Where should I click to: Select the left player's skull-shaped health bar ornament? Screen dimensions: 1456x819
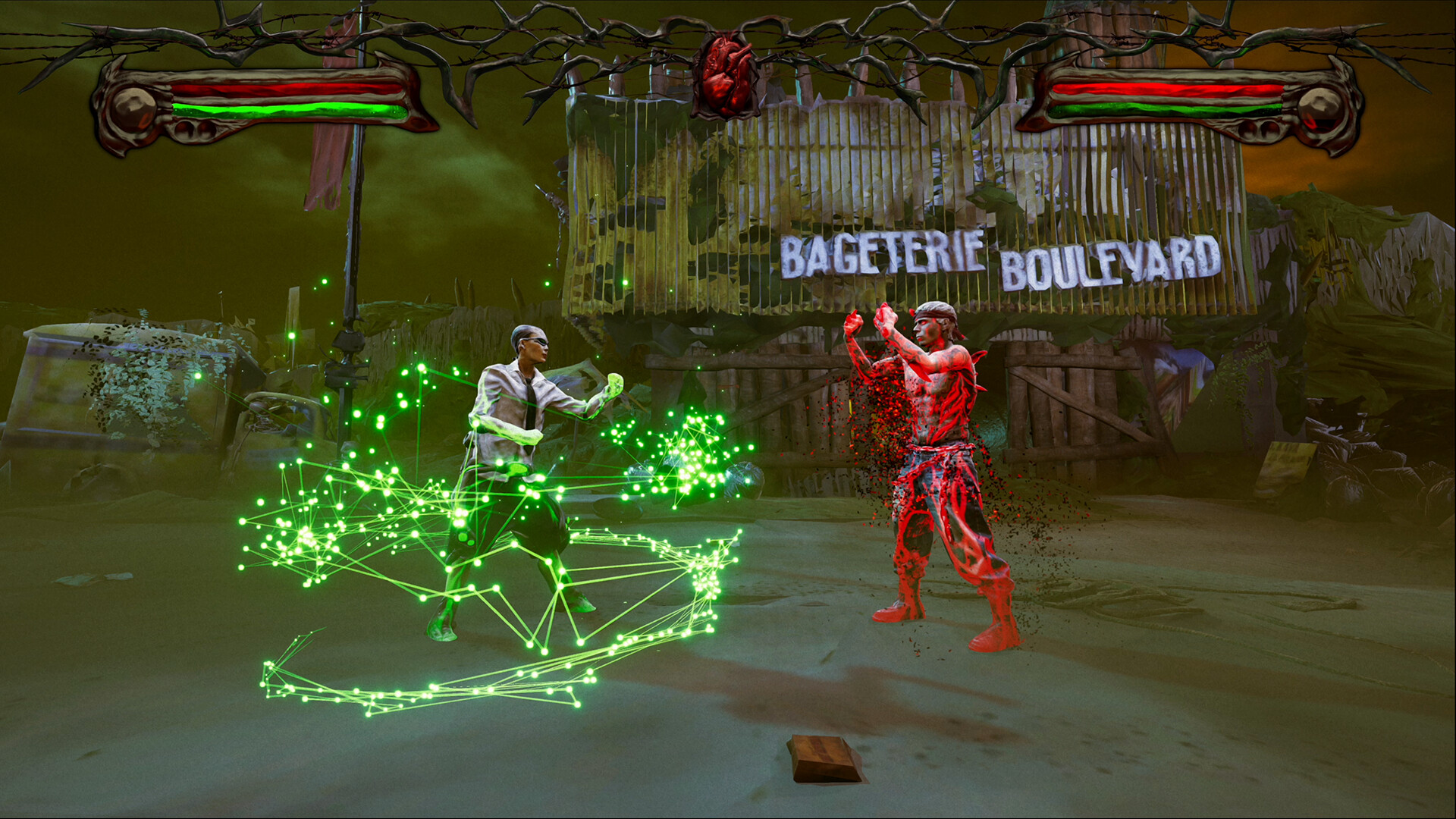tap(133, 106)
